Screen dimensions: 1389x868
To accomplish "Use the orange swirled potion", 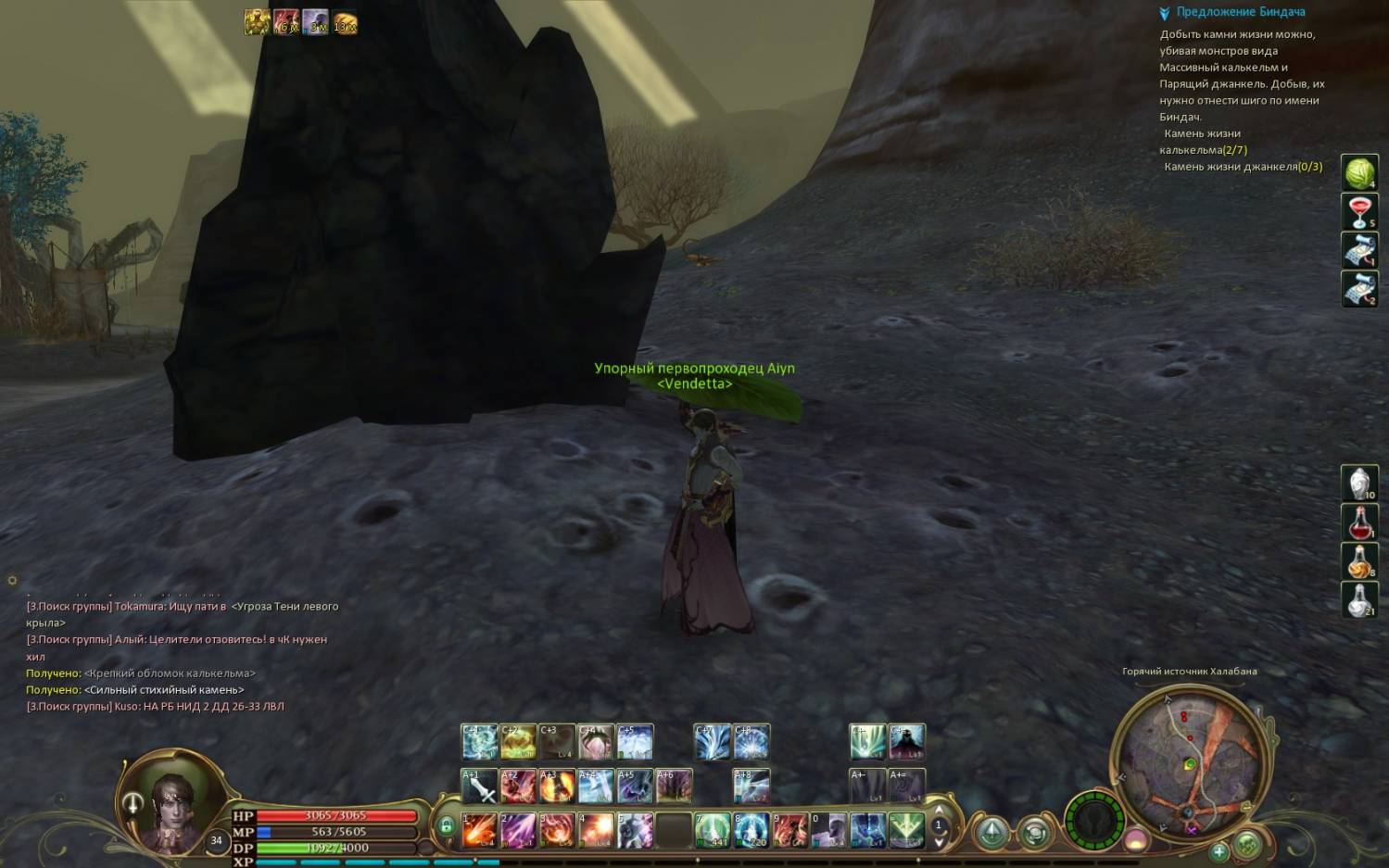I will [x=1359, y=561].
